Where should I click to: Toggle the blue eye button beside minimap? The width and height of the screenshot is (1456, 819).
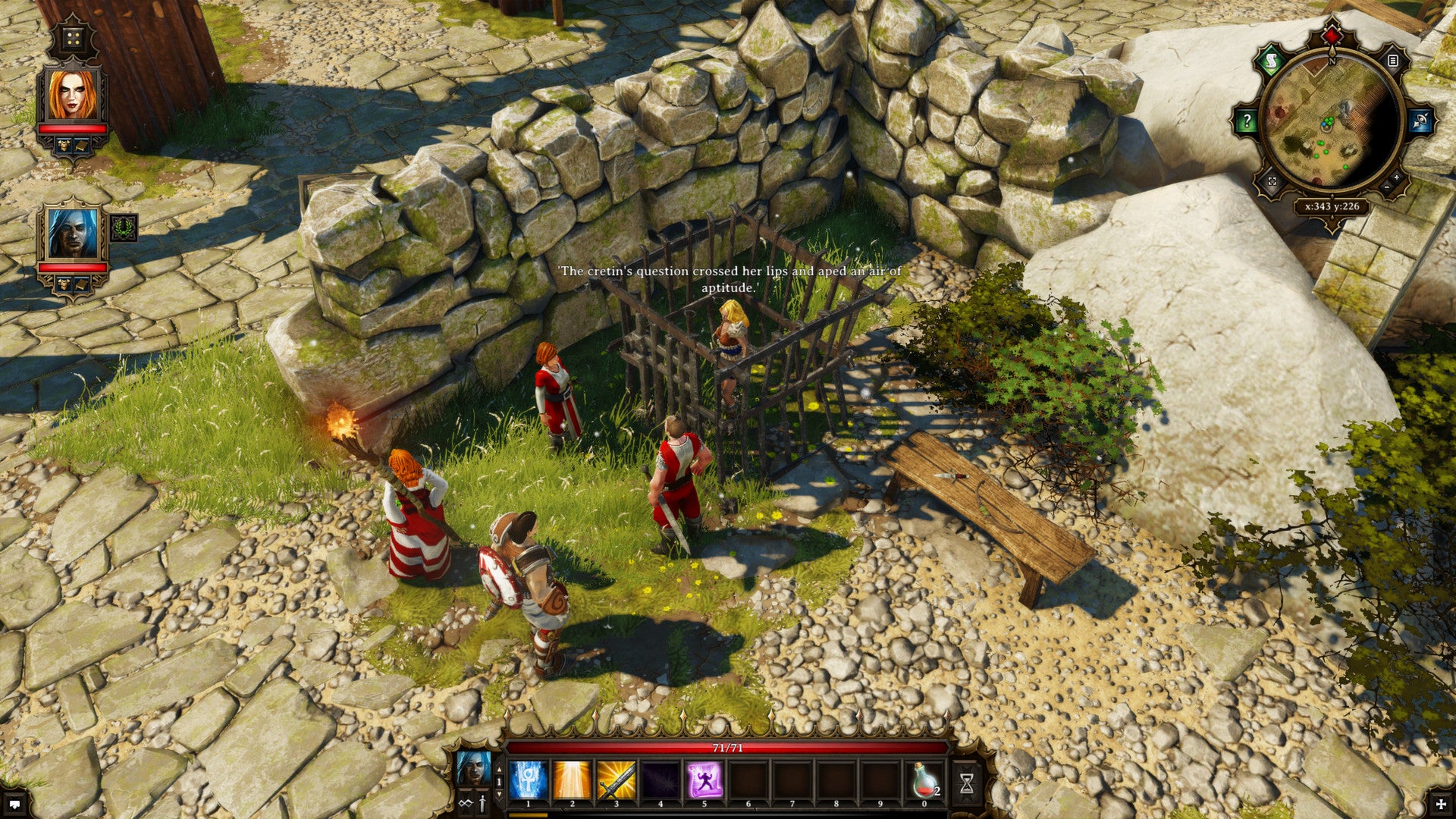tap(1419, 121)
